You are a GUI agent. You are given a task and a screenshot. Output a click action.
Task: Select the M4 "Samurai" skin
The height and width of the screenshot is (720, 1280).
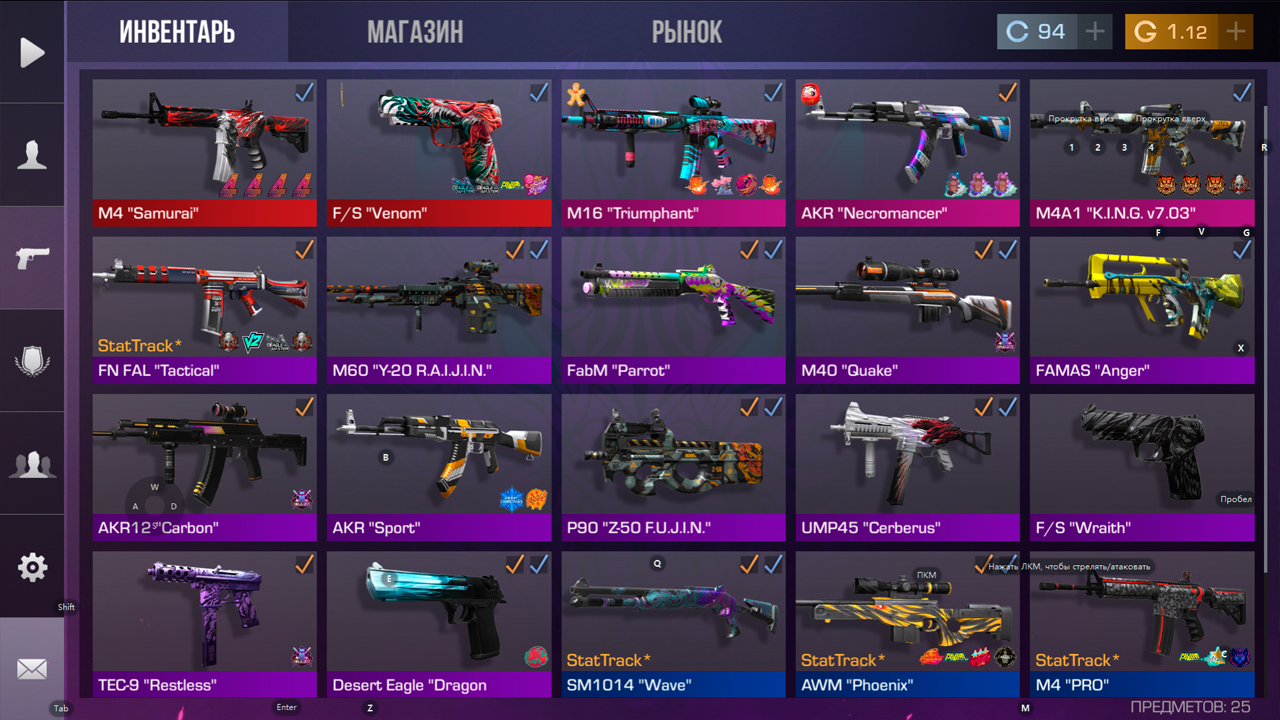(204, 152)
